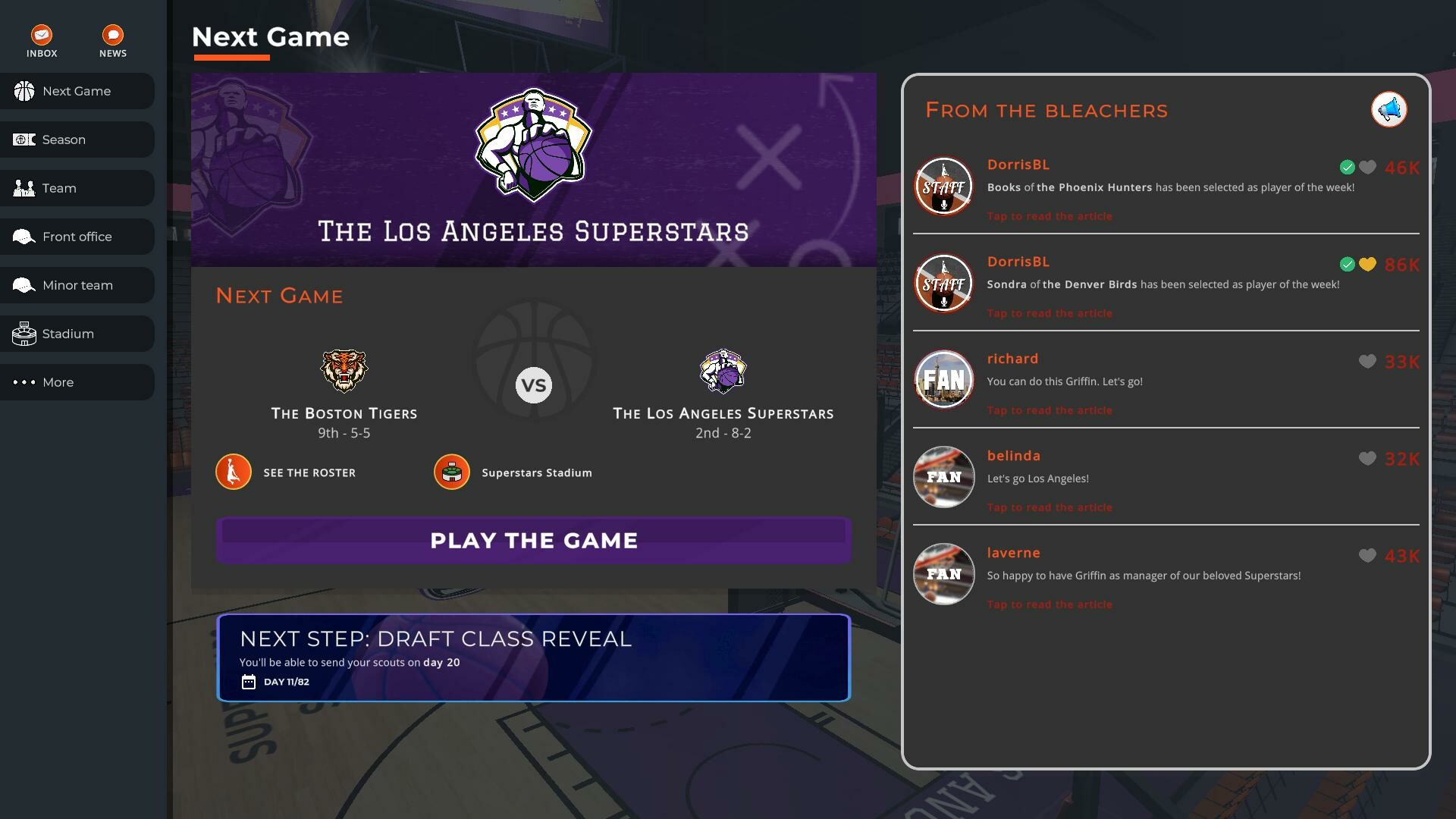Open the News speech bubble icon
The height and width of the screenshot is (819, 1456).
coord(112,35)
